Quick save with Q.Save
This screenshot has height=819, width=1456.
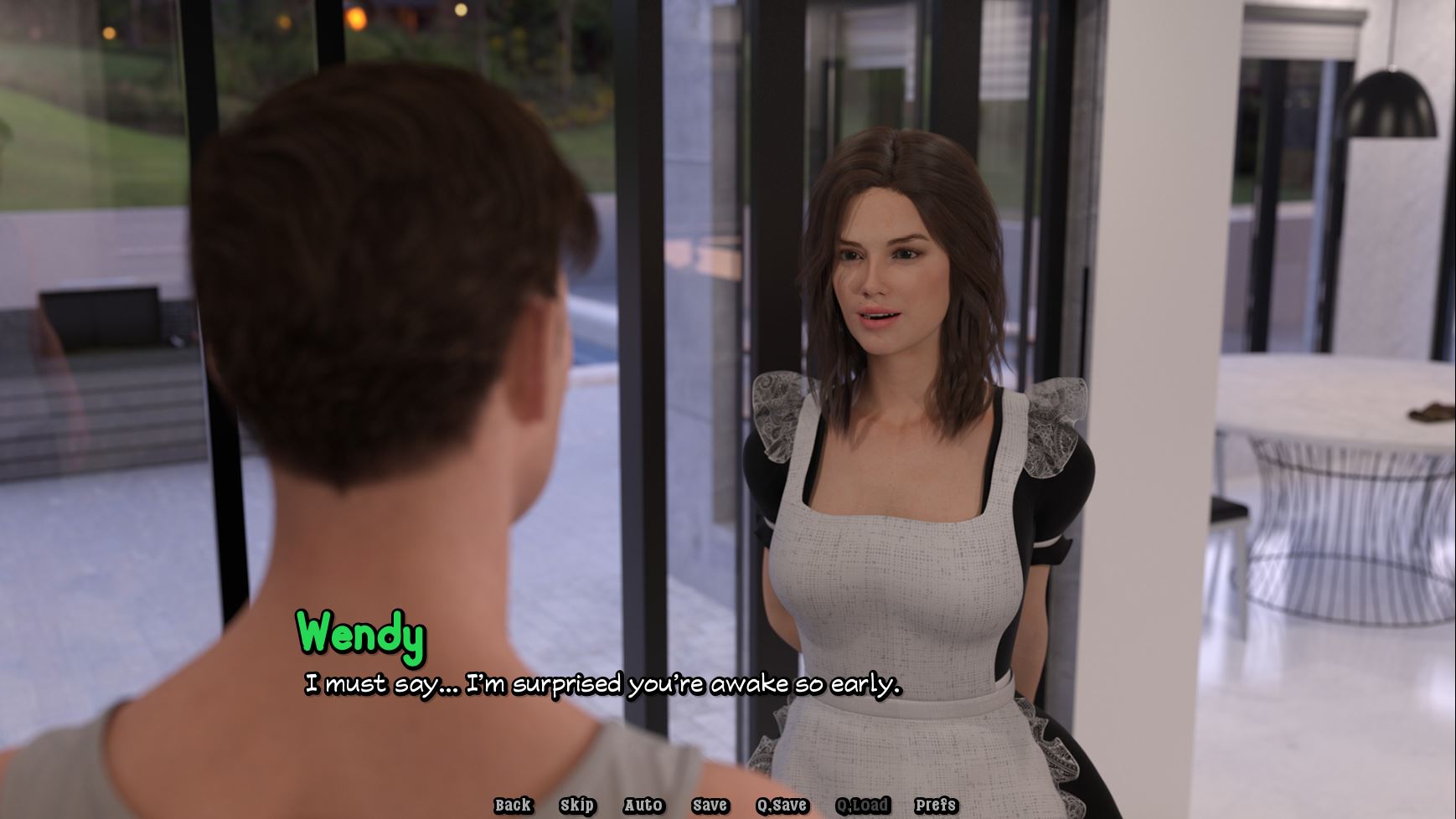782,805
